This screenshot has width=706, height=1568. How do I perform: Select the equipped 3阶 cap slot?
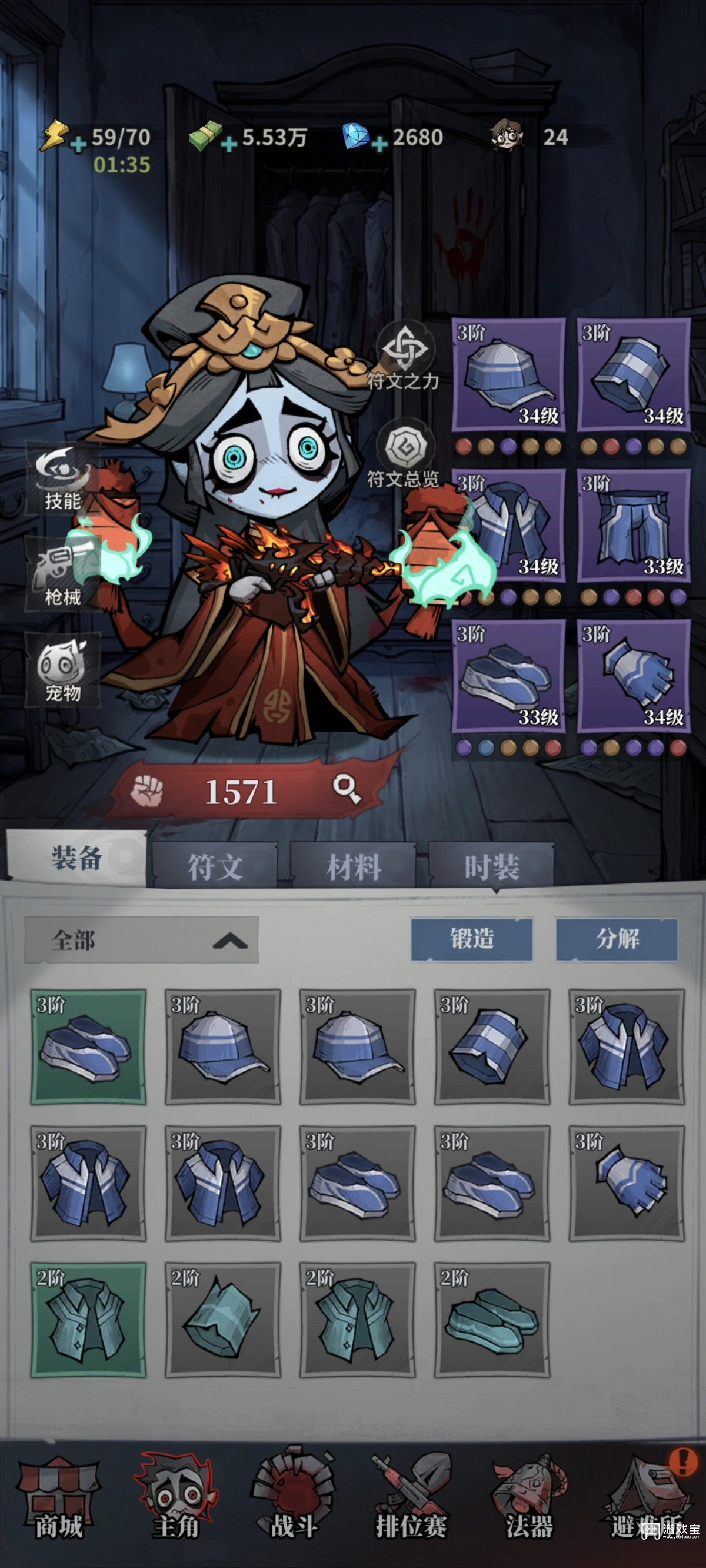508,375
